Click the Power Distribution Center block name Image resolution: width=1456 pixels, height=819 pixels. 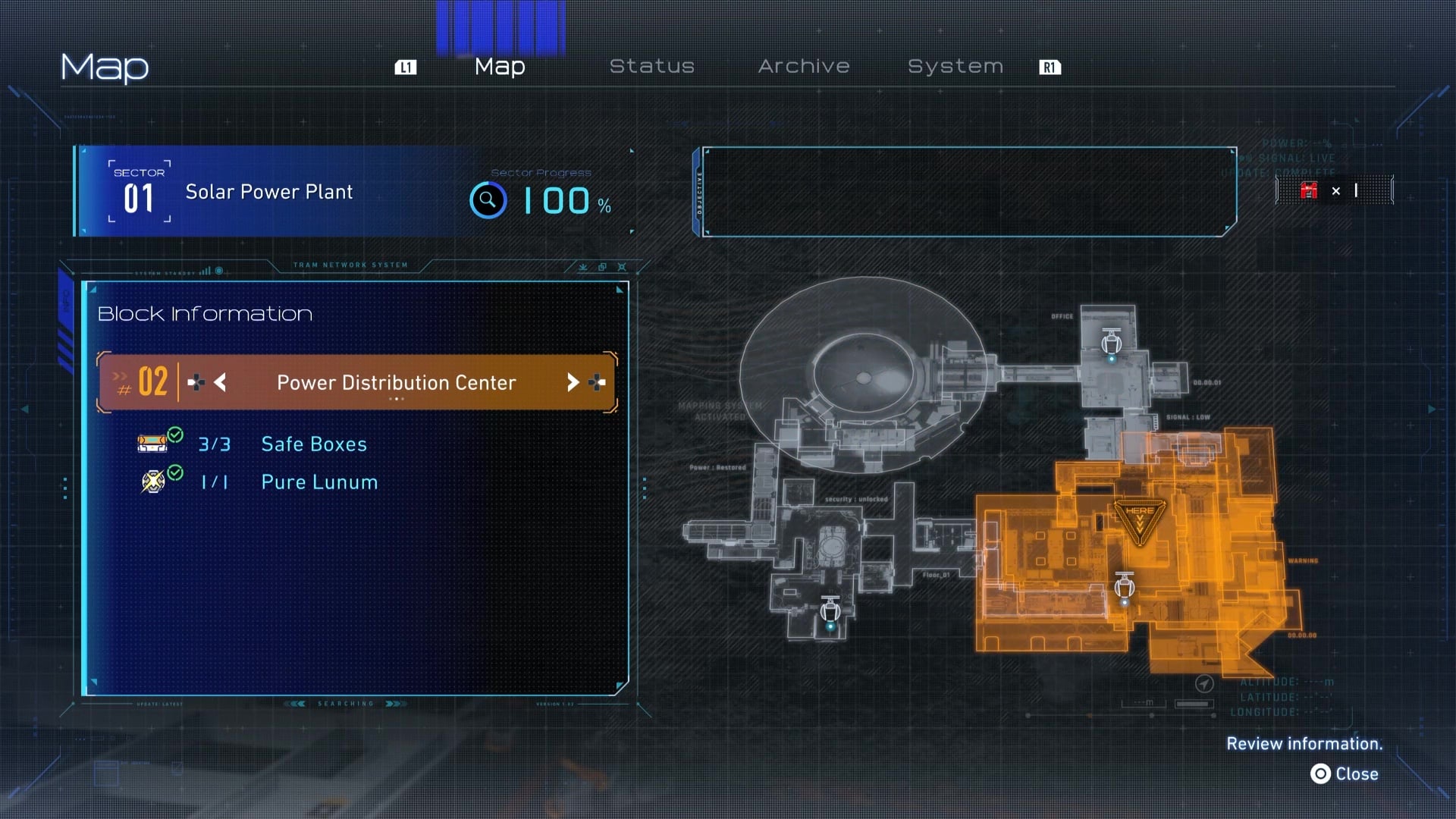396,383
